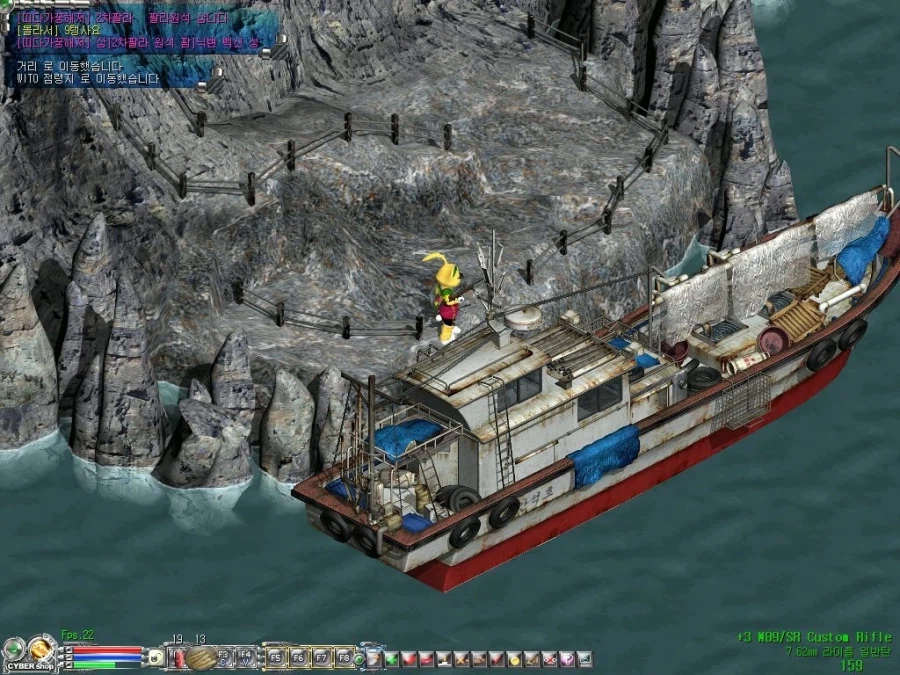This screenshot has width=900, height=675.
Task: Activate the F3 quick slot
Action: (225, 657)
